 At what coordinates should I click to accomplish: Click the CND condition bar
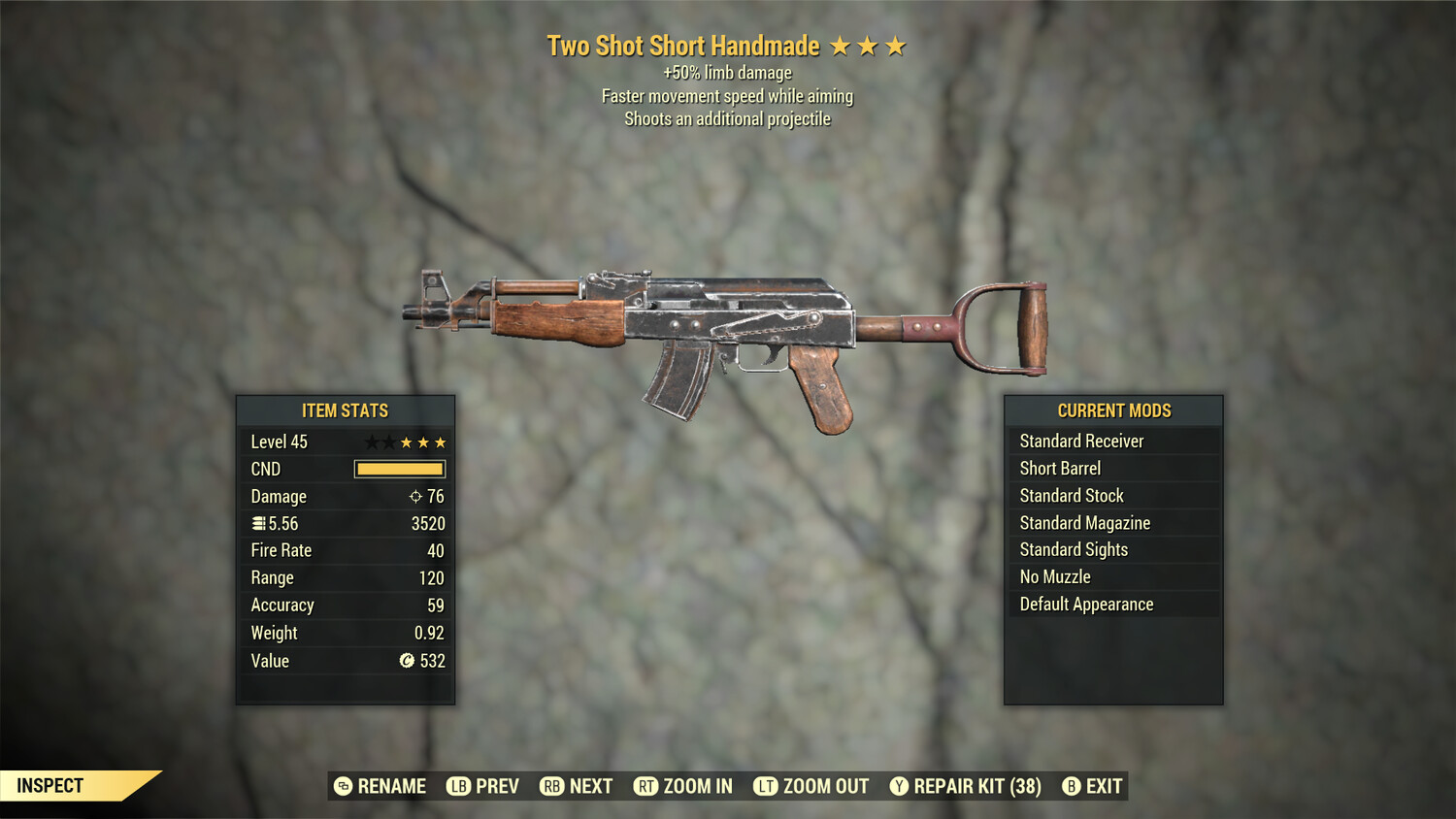click(399, 469)
